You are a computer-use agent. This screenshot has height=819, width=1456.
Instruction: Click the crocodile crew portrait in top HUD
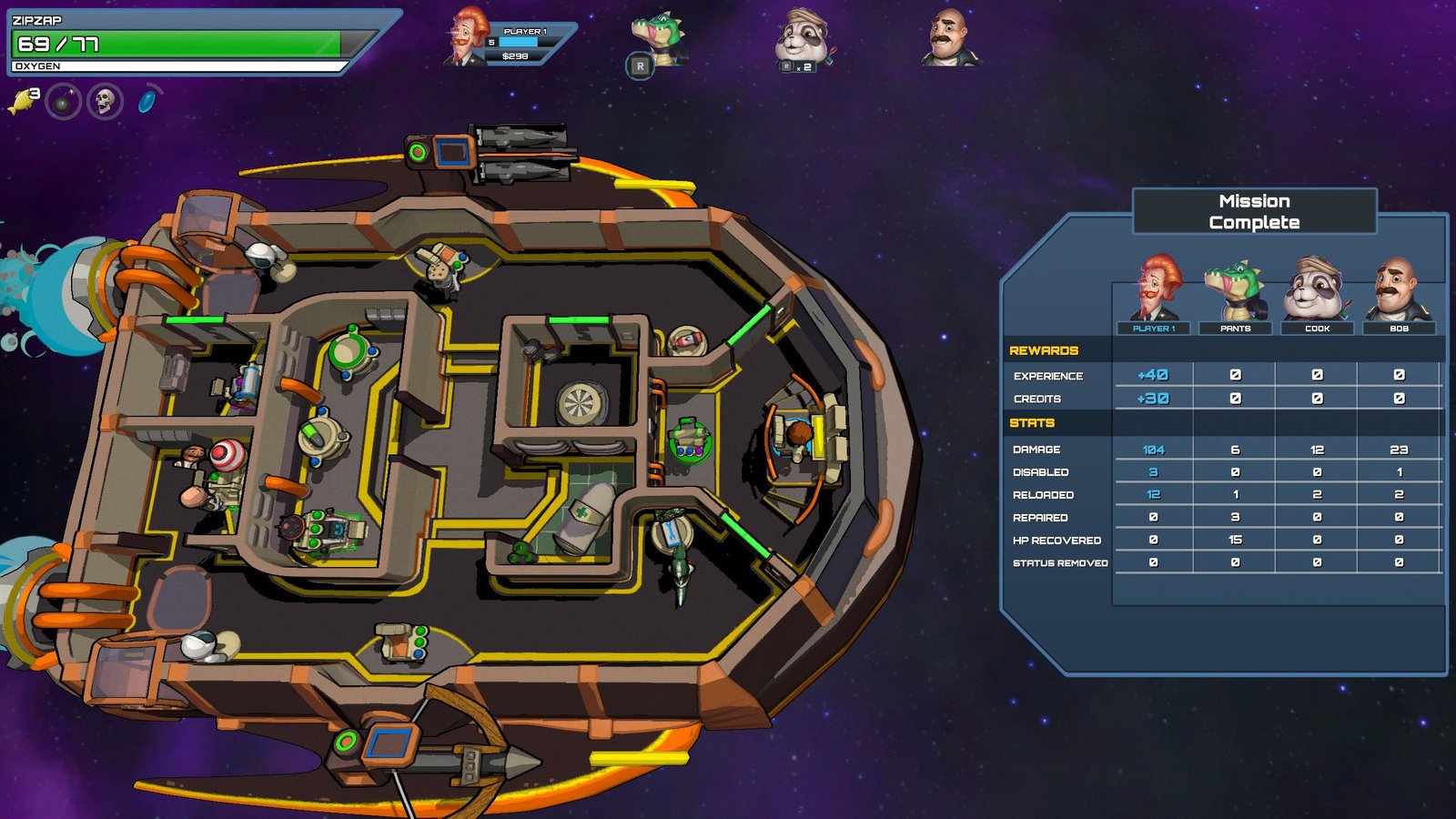tap(657, 38)
